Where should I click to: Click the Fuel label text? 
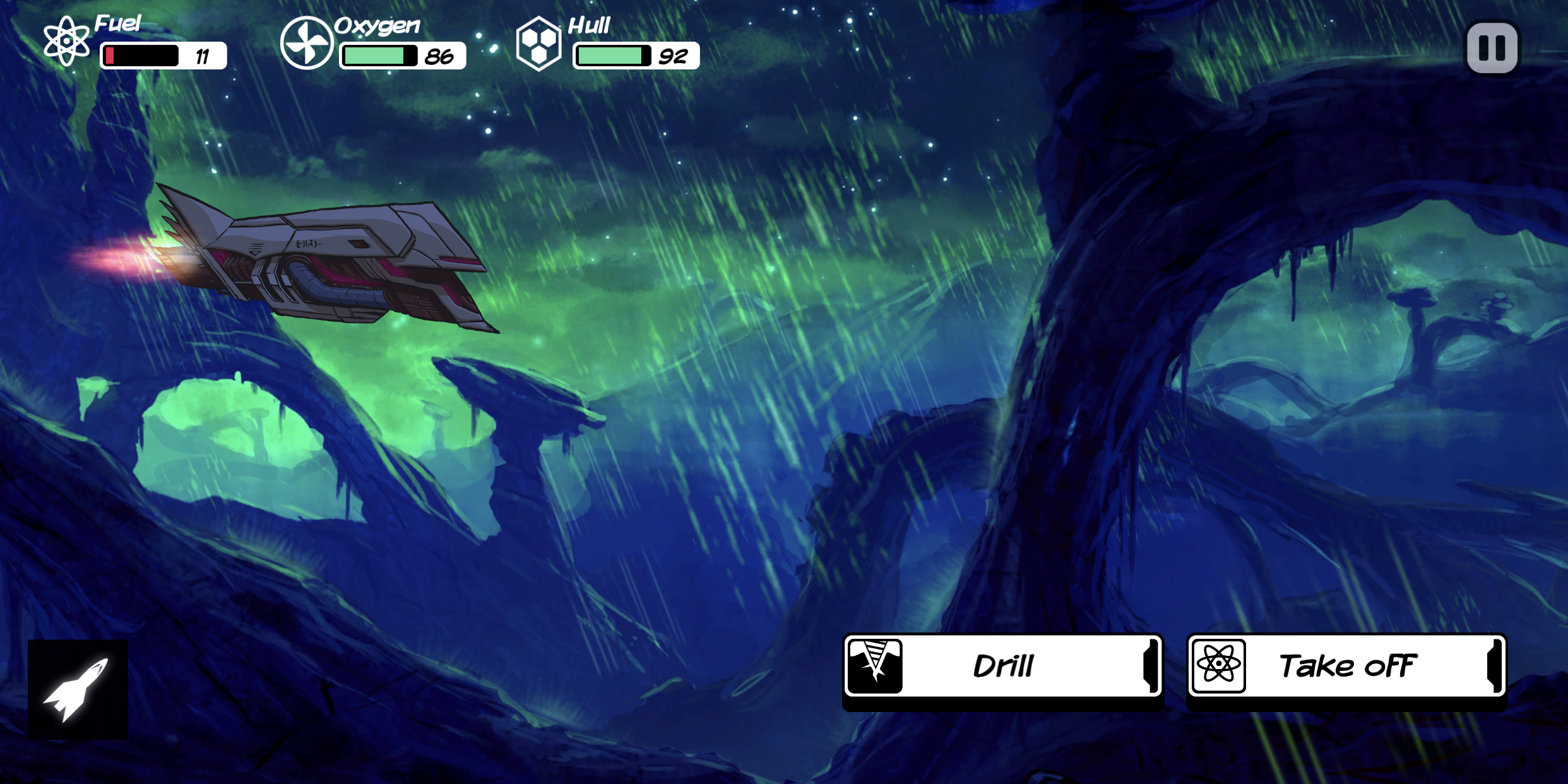point(117,24)
